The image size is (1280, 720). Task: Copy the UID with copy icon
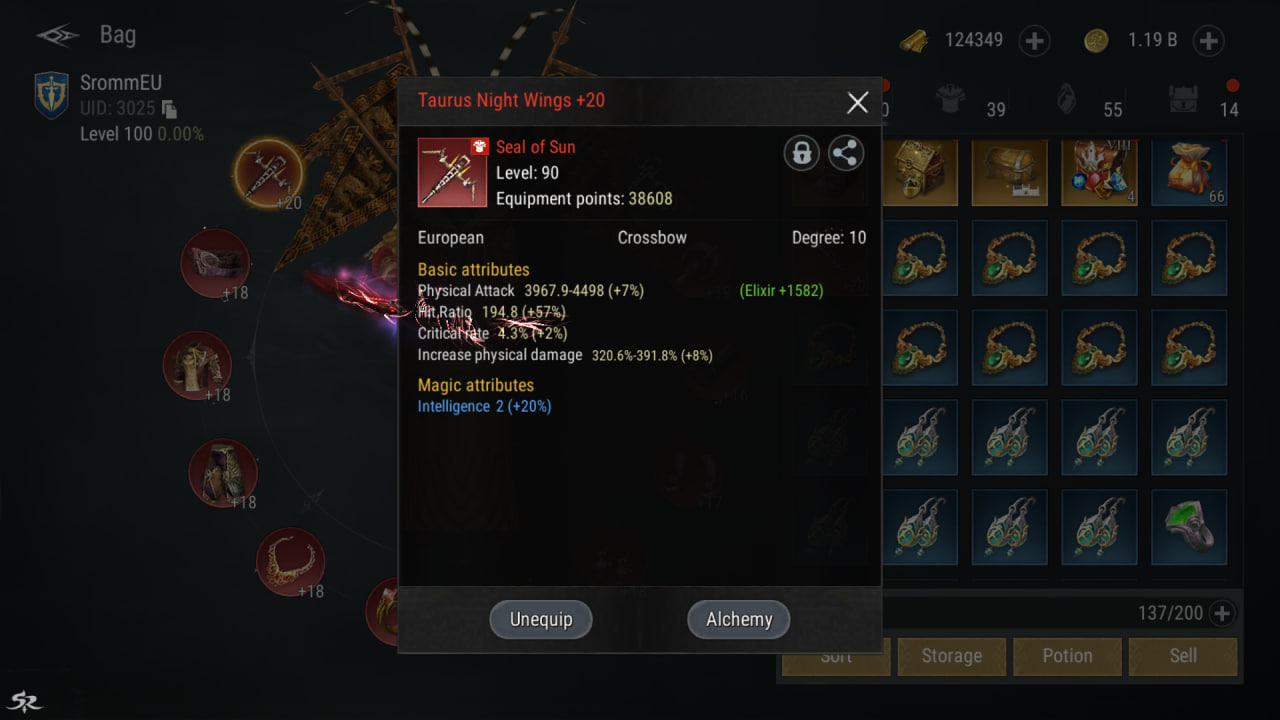tap(169, 109)
